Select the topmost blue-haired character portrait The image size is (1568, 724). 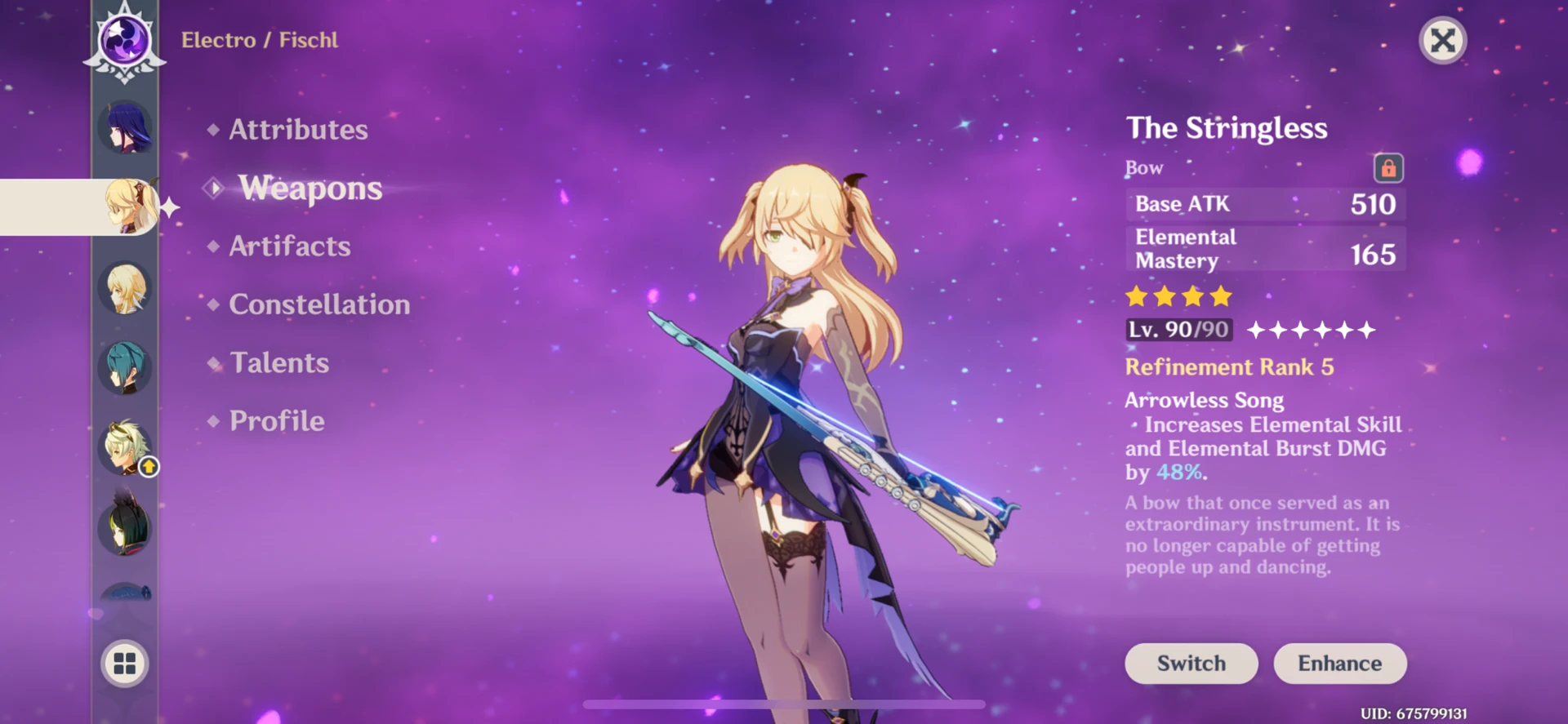(x=124, y=127)
